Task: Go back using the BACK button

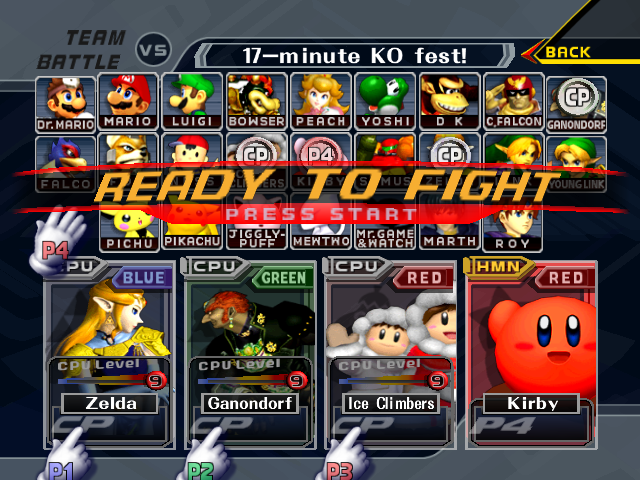Action: click(567, 52)
